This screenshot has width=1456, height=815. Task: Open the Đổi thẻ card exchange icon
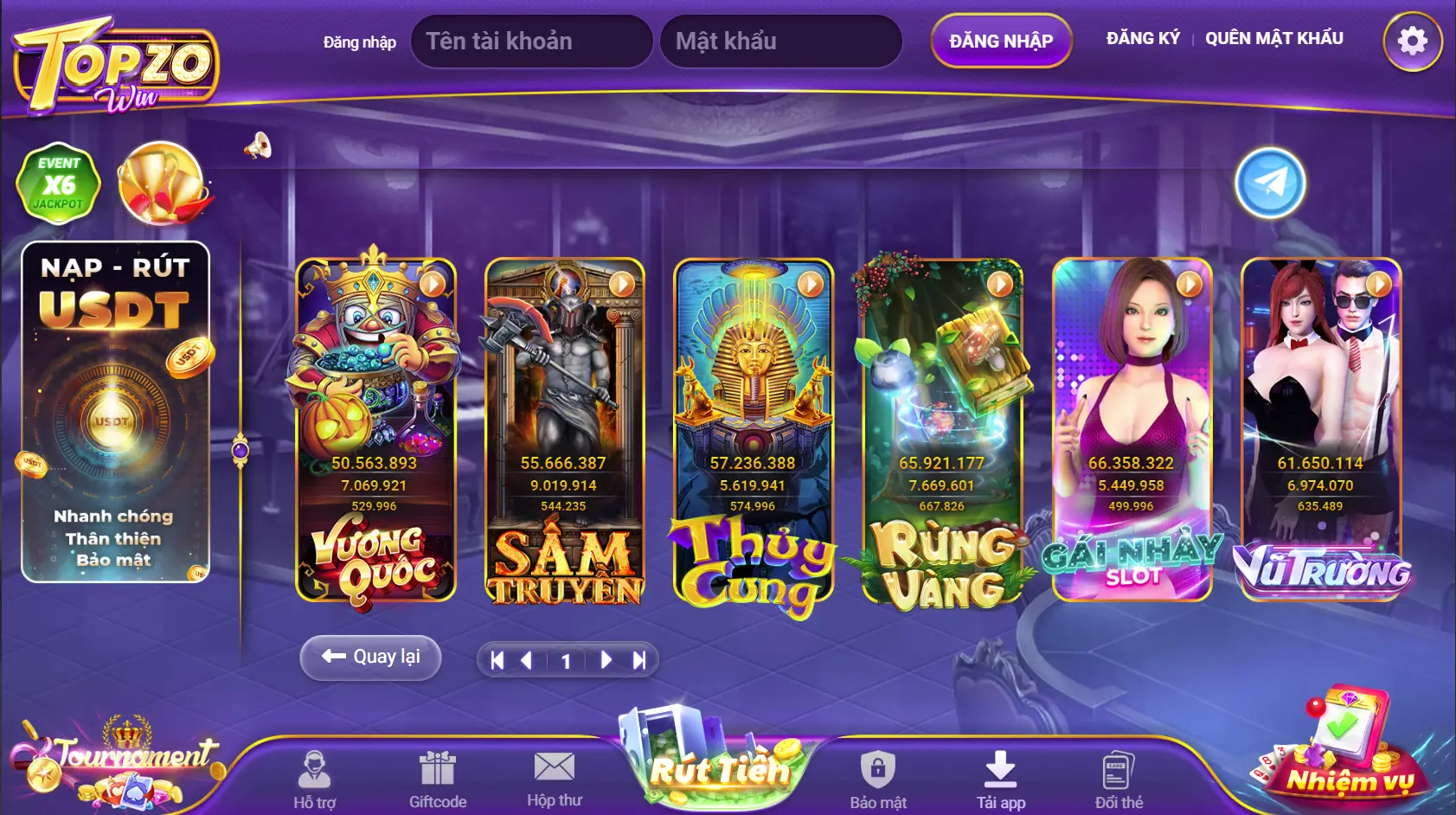click(x=1116, y=768)
